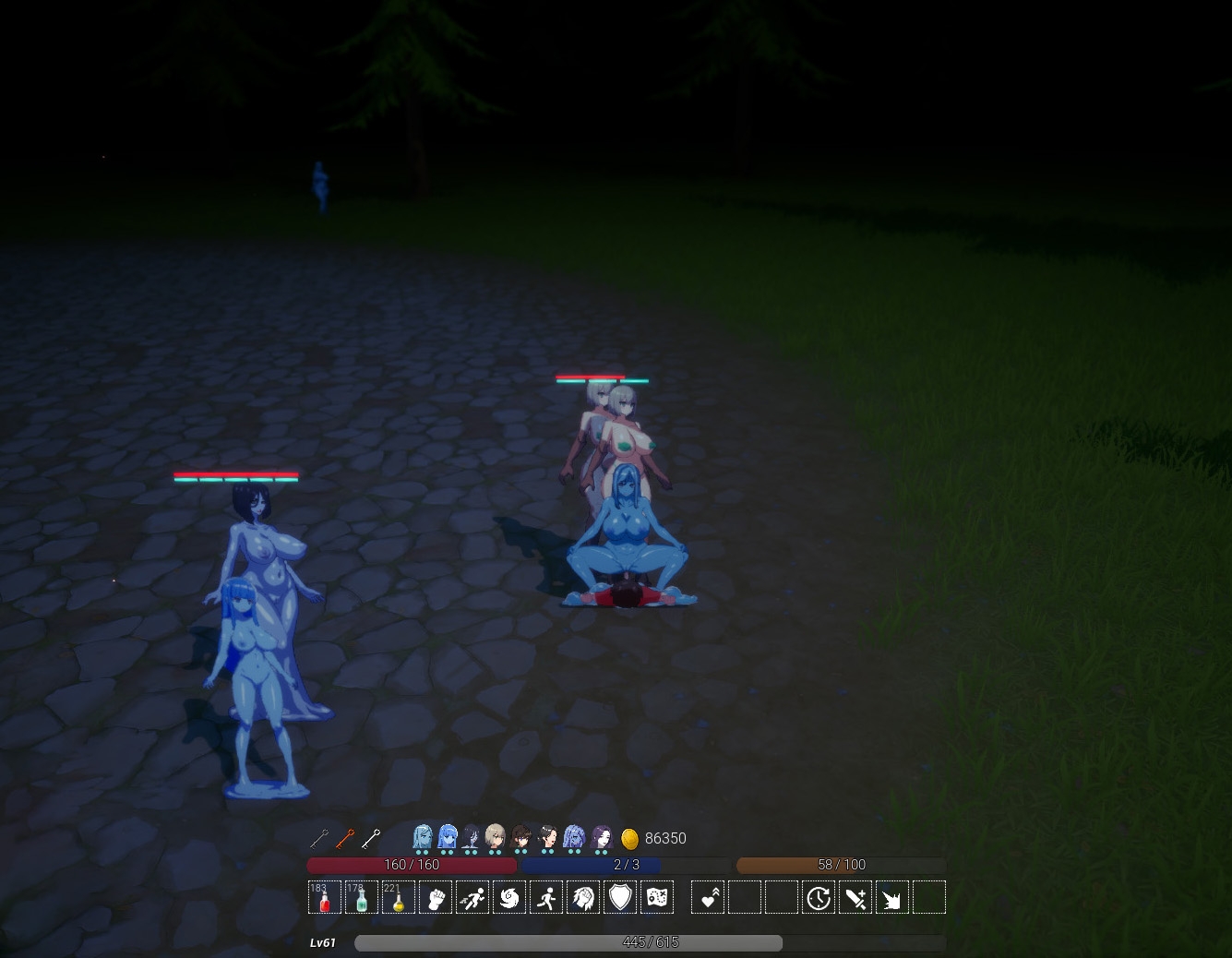Screen dimensions: 1232x958
Task: Trigger the whirlwind swirl skill
Action: [x=508, y=896]
